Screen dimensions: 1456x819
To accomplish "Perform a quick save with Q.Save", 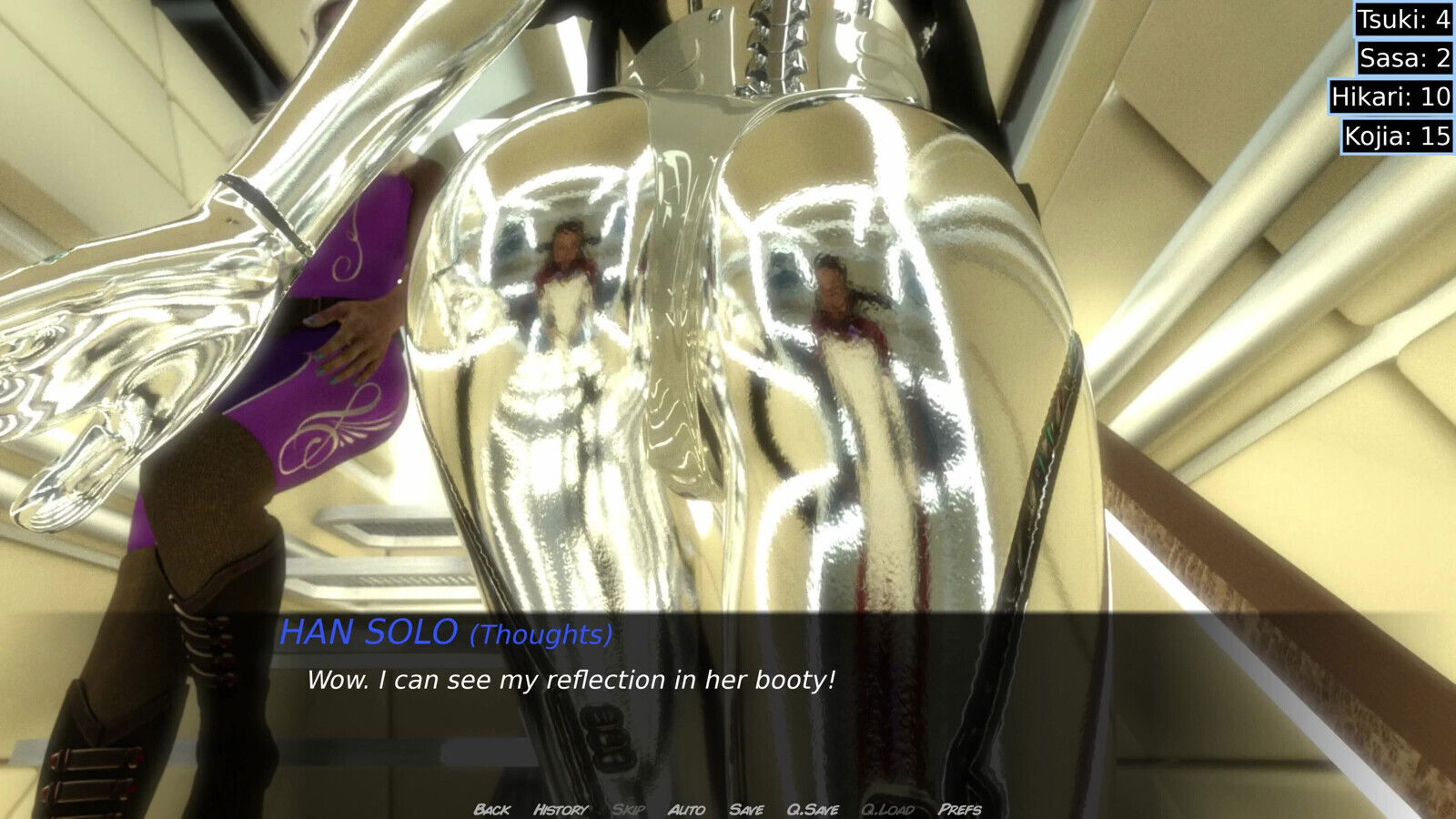I will 813,809.
